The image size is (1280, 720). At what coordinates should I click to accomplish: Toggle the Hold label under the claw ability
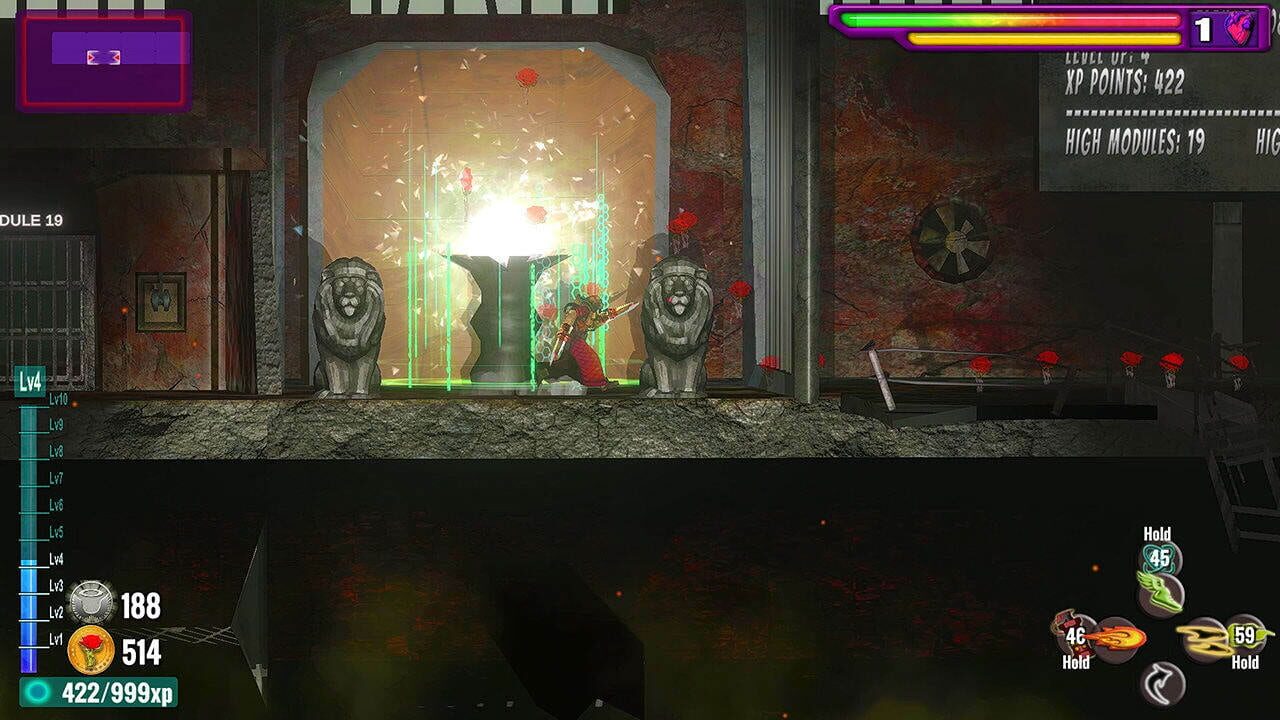1244,662
